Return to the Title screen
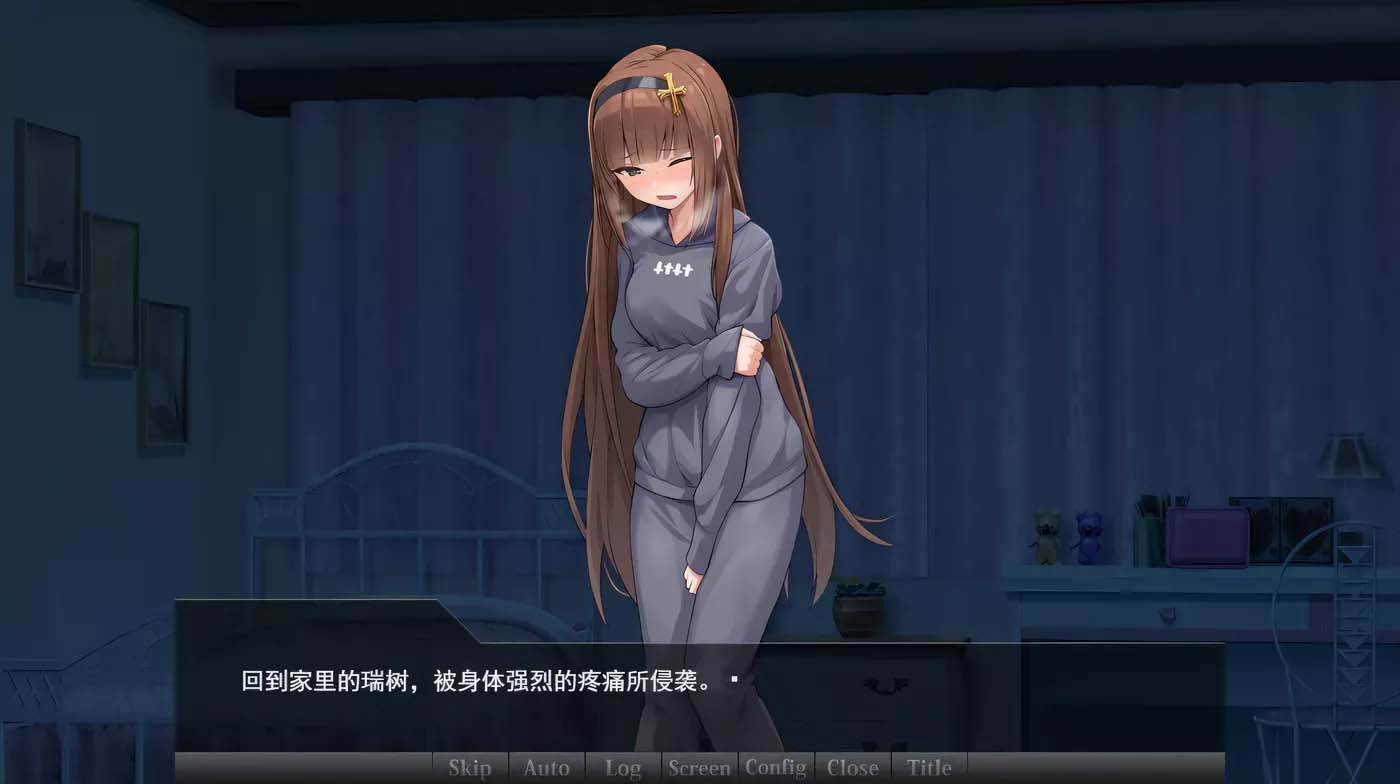This screenshot has height=784, width=1400. tap(929, 768)
